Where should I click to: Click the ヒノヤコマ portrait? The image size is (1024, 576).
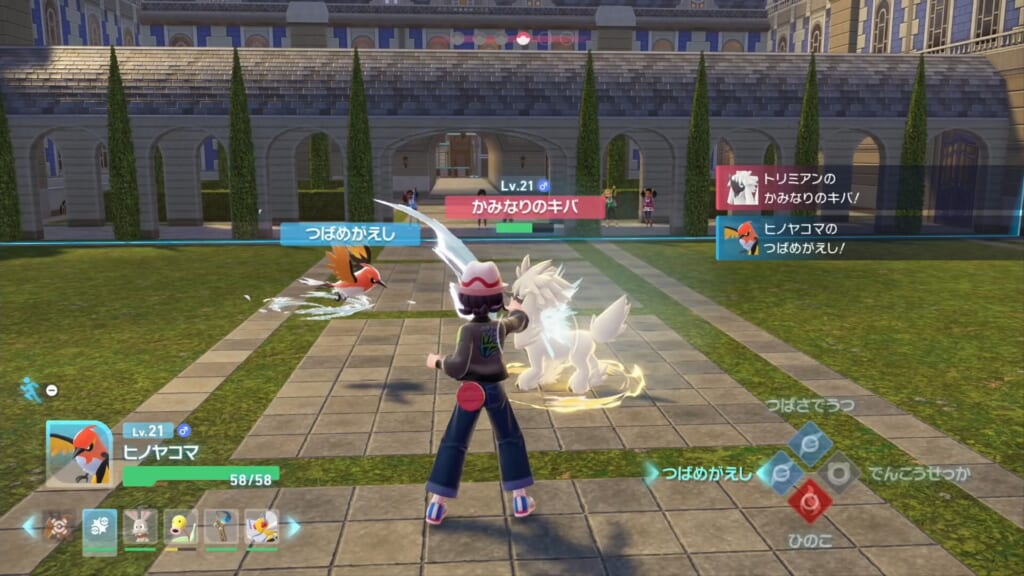pyautogui.click(x=79, y=453)
